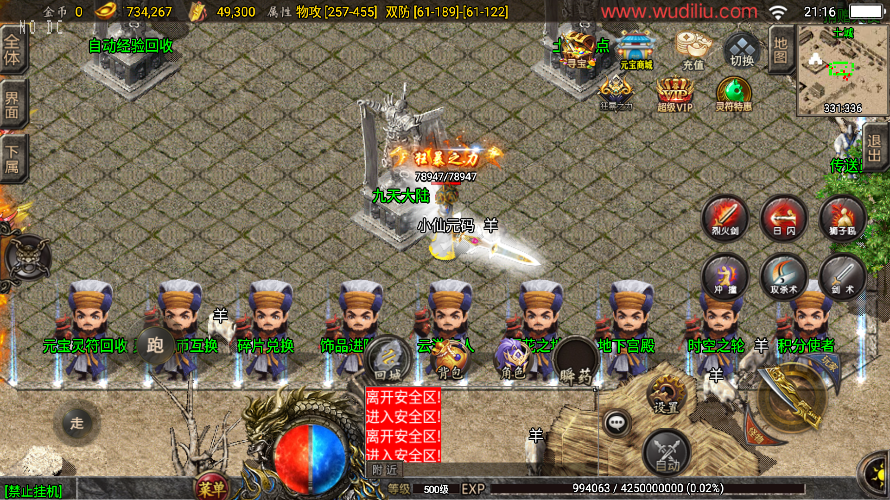Viewport: 890px width, 500px height.
Task: Open the 地图 map tab
Action: click(782, 45)
